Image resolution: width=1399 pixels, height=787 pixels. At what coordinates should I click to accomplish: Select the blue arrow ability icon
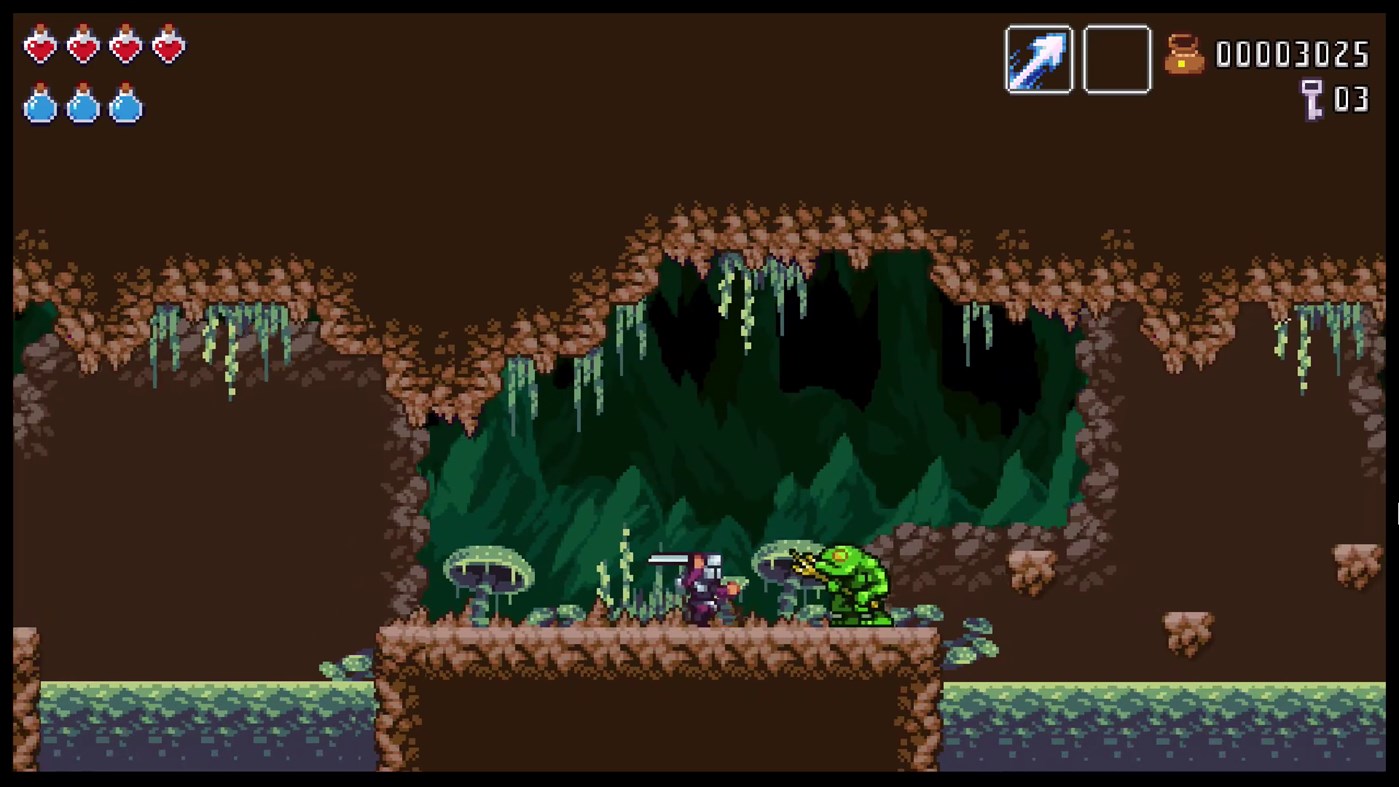1039,58
